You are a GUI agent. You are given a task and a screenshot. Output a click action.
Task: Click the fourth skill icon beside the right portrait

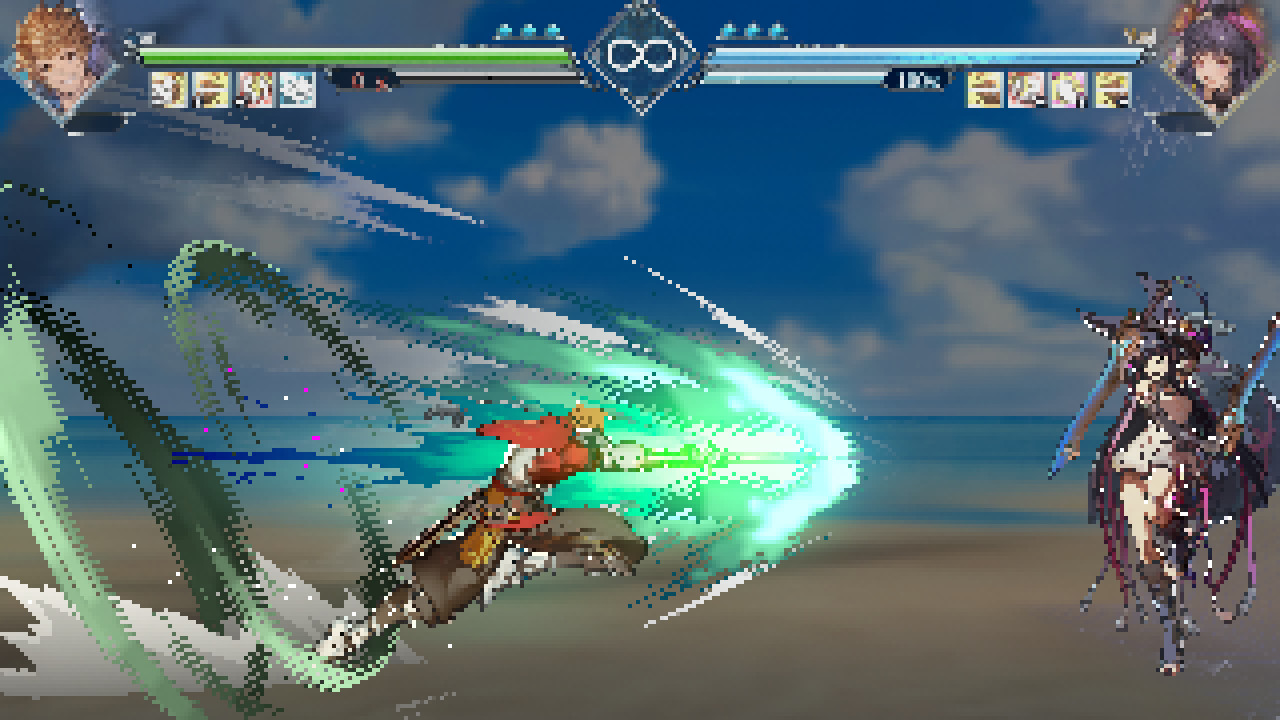(x=1112, y=90)
